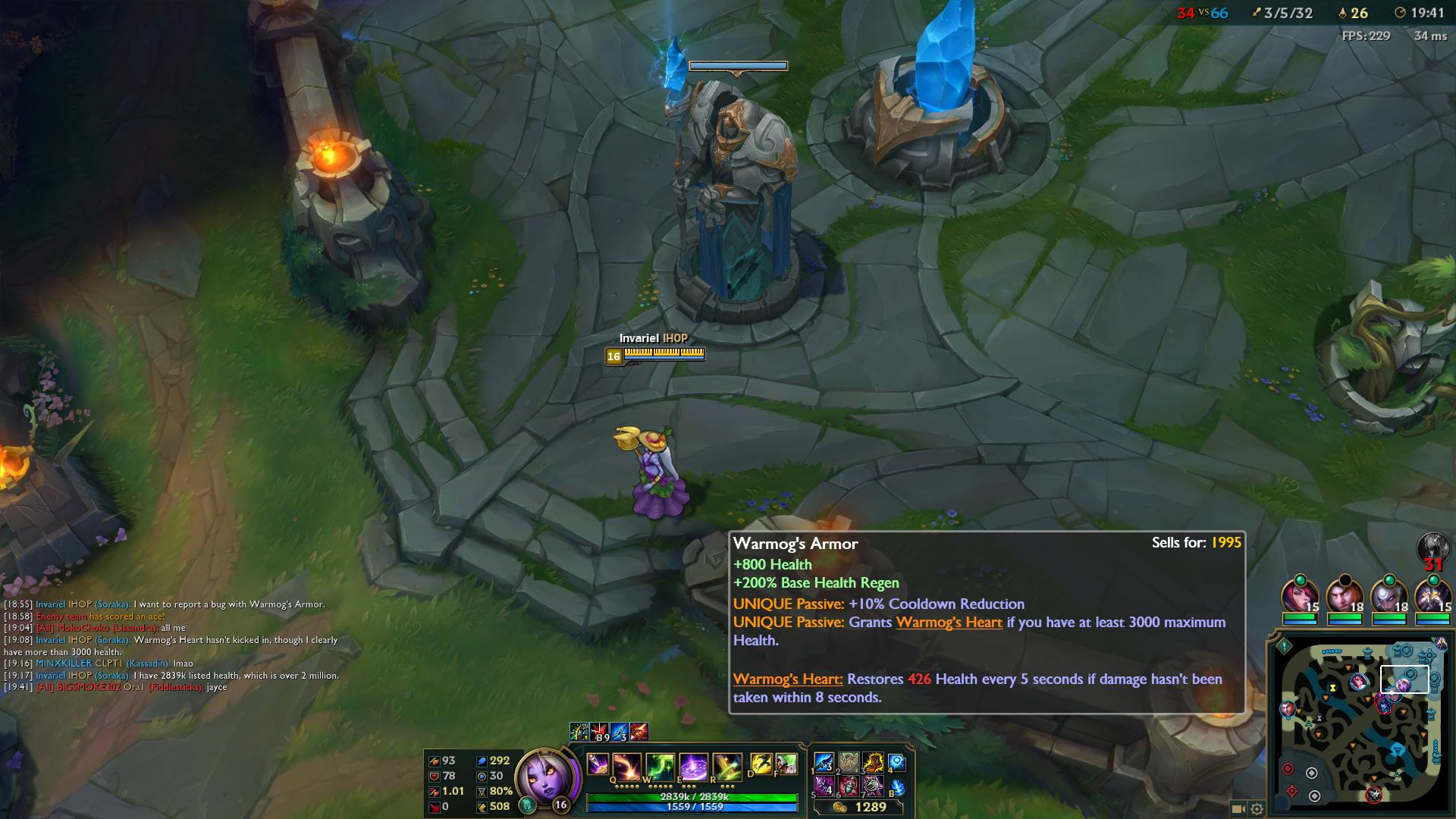Select the red-haired ally portrait
The image size is (1456, 819).
click(x=1299, y=595)
